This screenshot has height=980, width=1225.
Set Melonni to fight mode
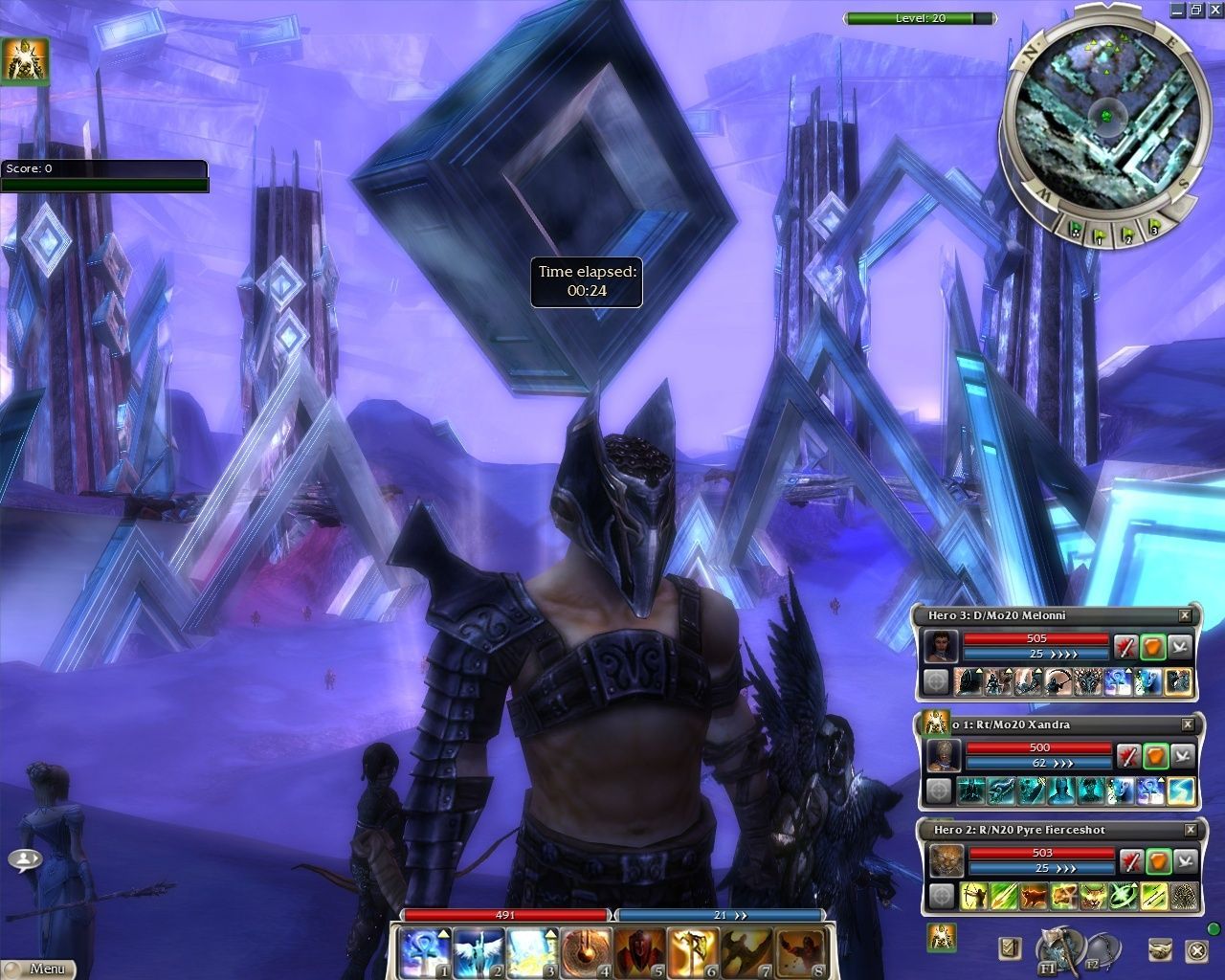[1126, 647]
